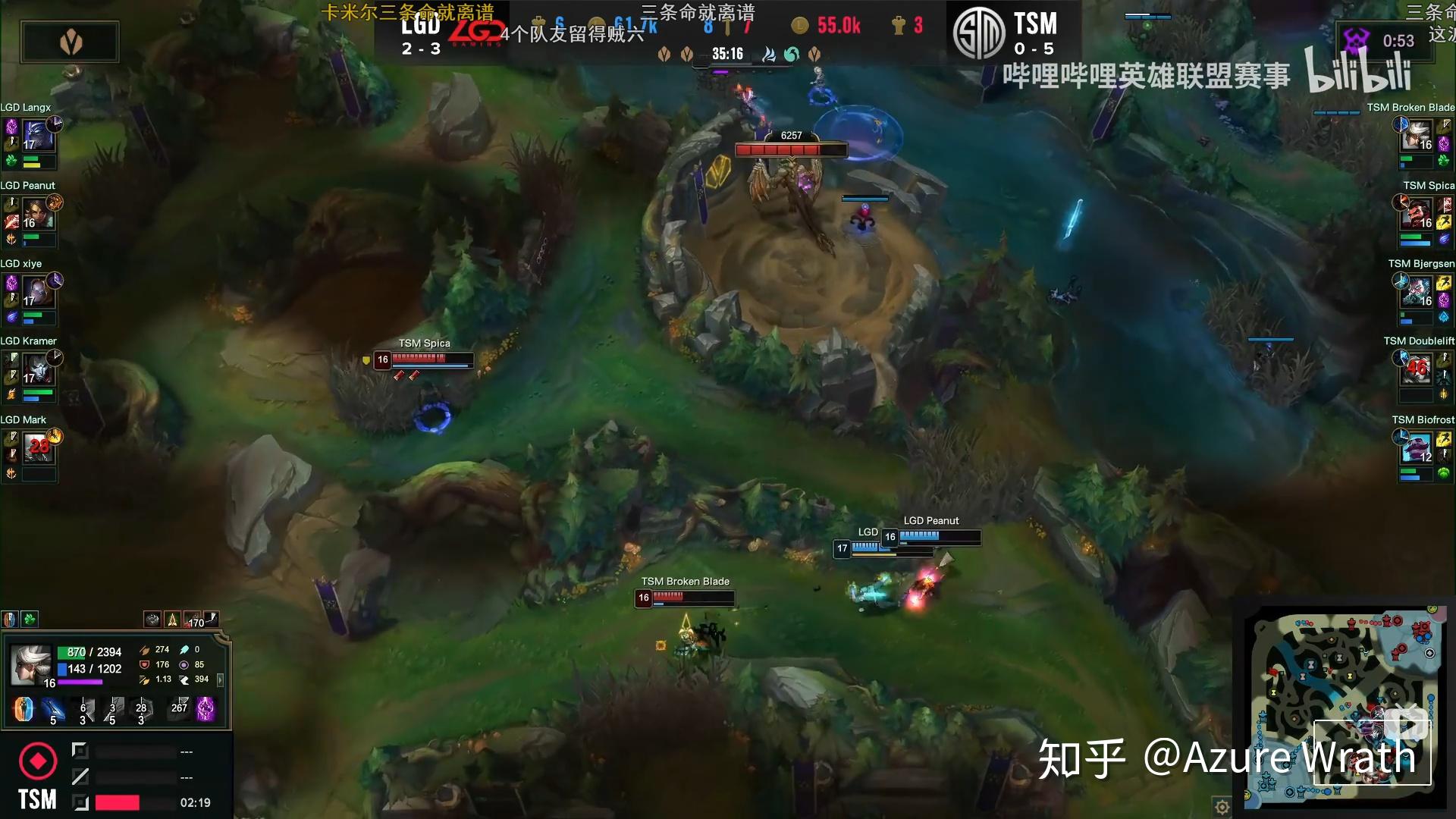This screenshot has width=1456, height=819.
Task: Click the gold-and-blue first item slot
Action: pyautogui.click(x=23, y=709)
